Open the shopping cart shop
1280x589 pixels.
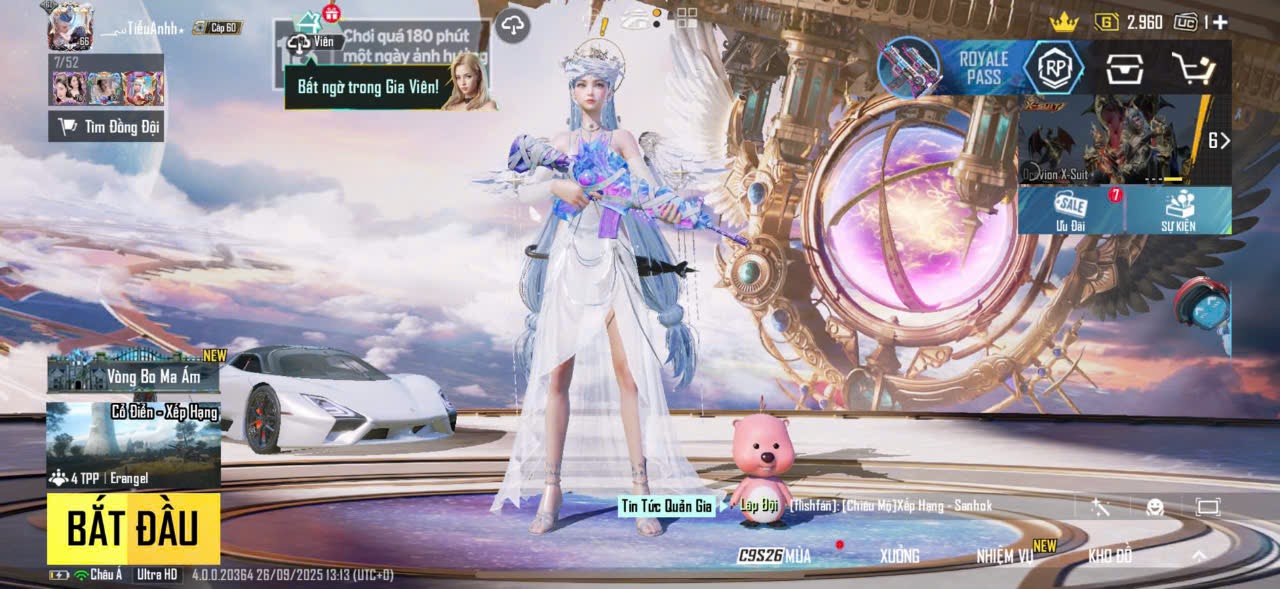pyautogui.click(x=1194, y=68)
